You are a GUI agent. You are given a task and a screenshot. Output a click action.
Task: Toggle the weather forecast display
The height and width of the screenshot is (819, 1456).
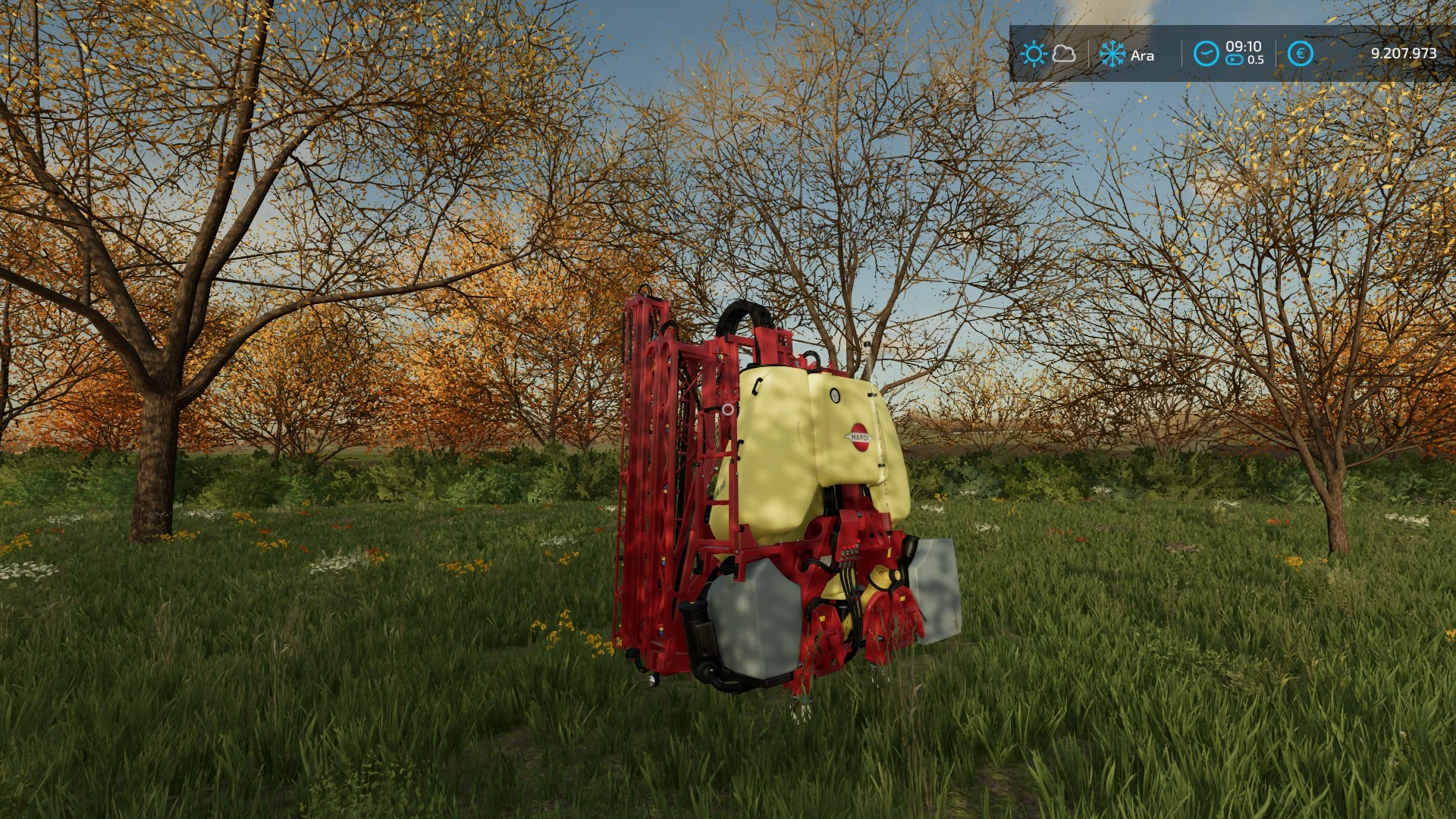click(x=1064, y=54)
